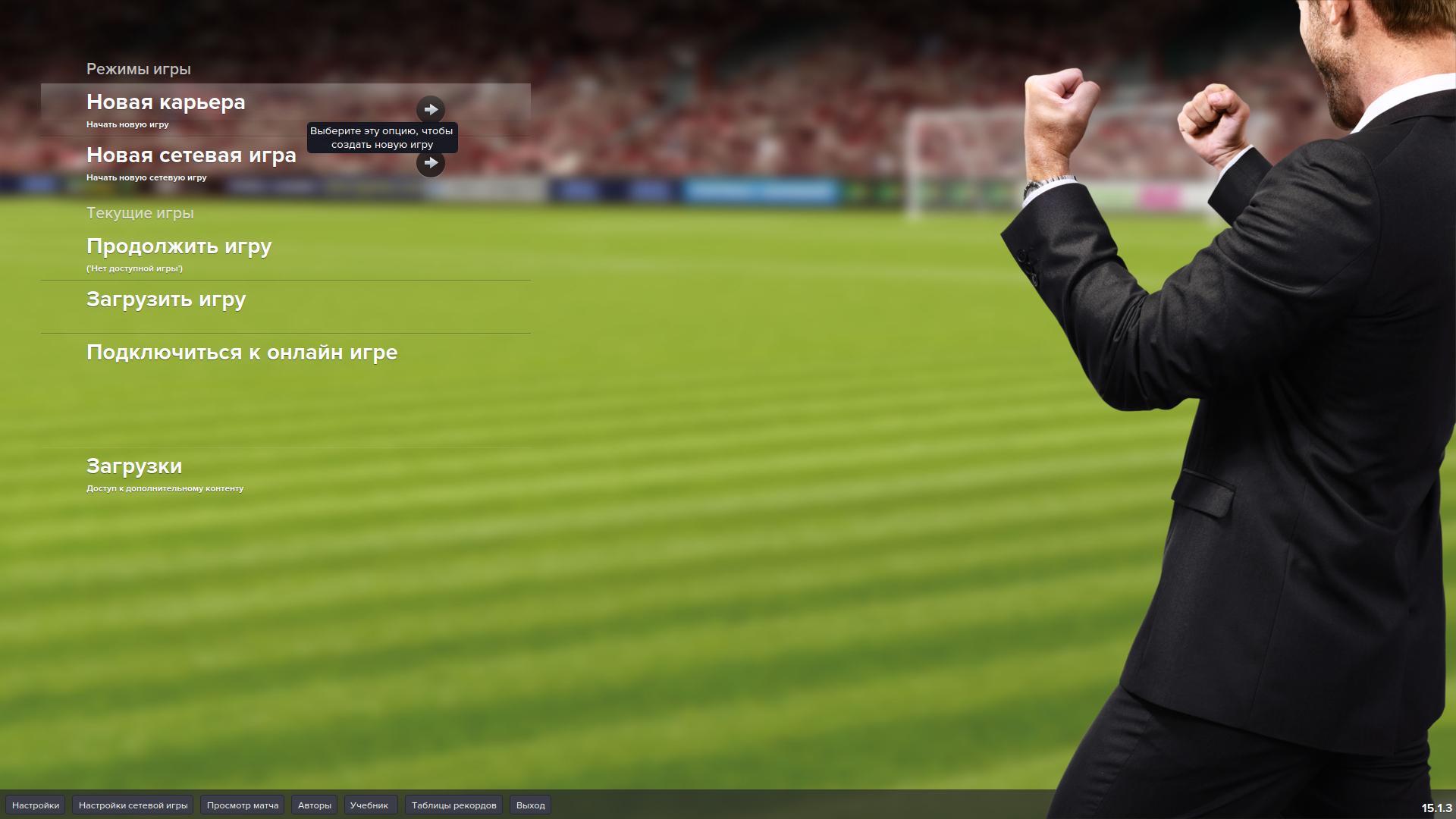Open the Загрузки downloads section

pyautogui.click(x=134, y=466)
